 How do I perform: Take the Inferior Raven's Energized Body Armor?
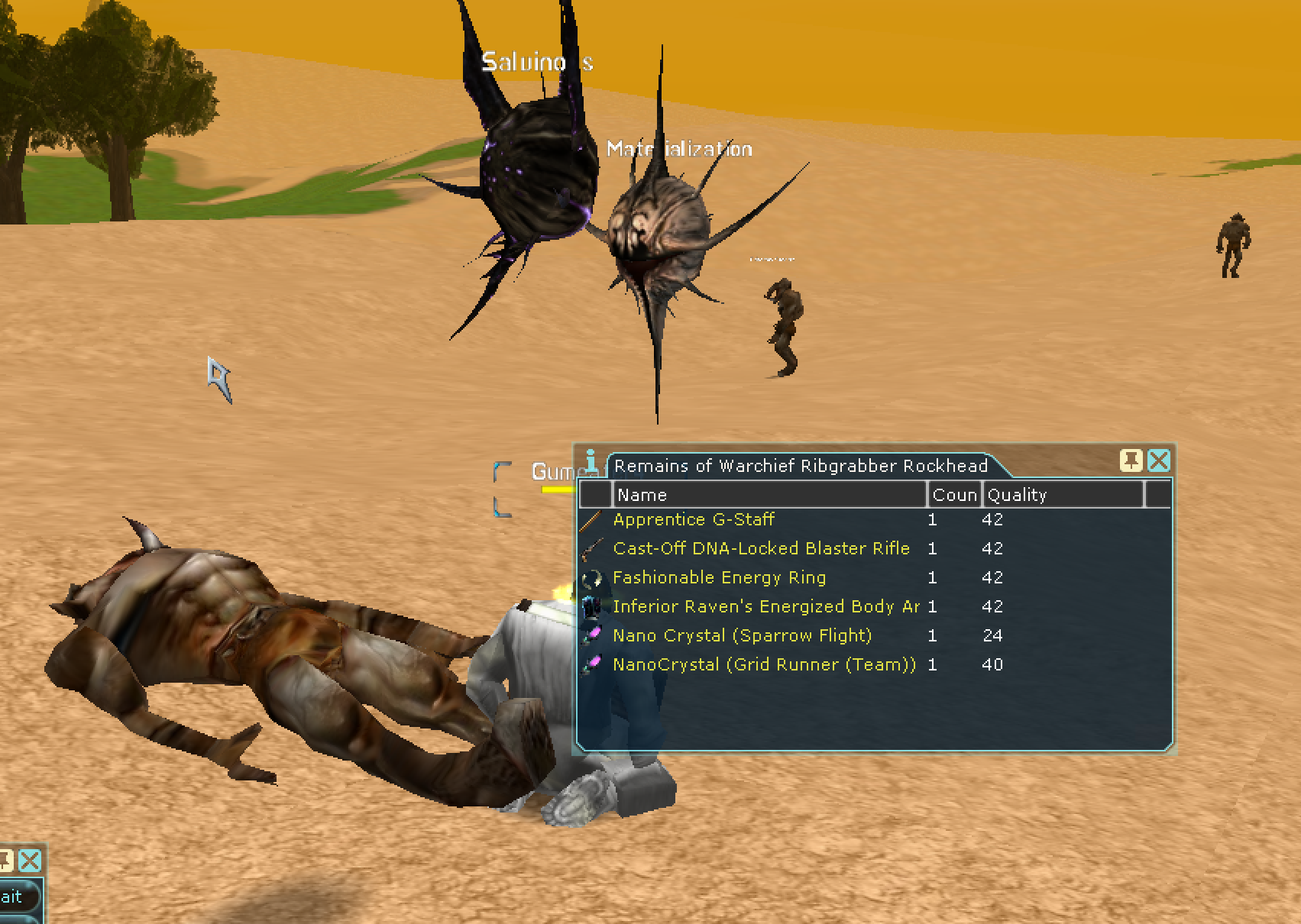coord(765,607)
